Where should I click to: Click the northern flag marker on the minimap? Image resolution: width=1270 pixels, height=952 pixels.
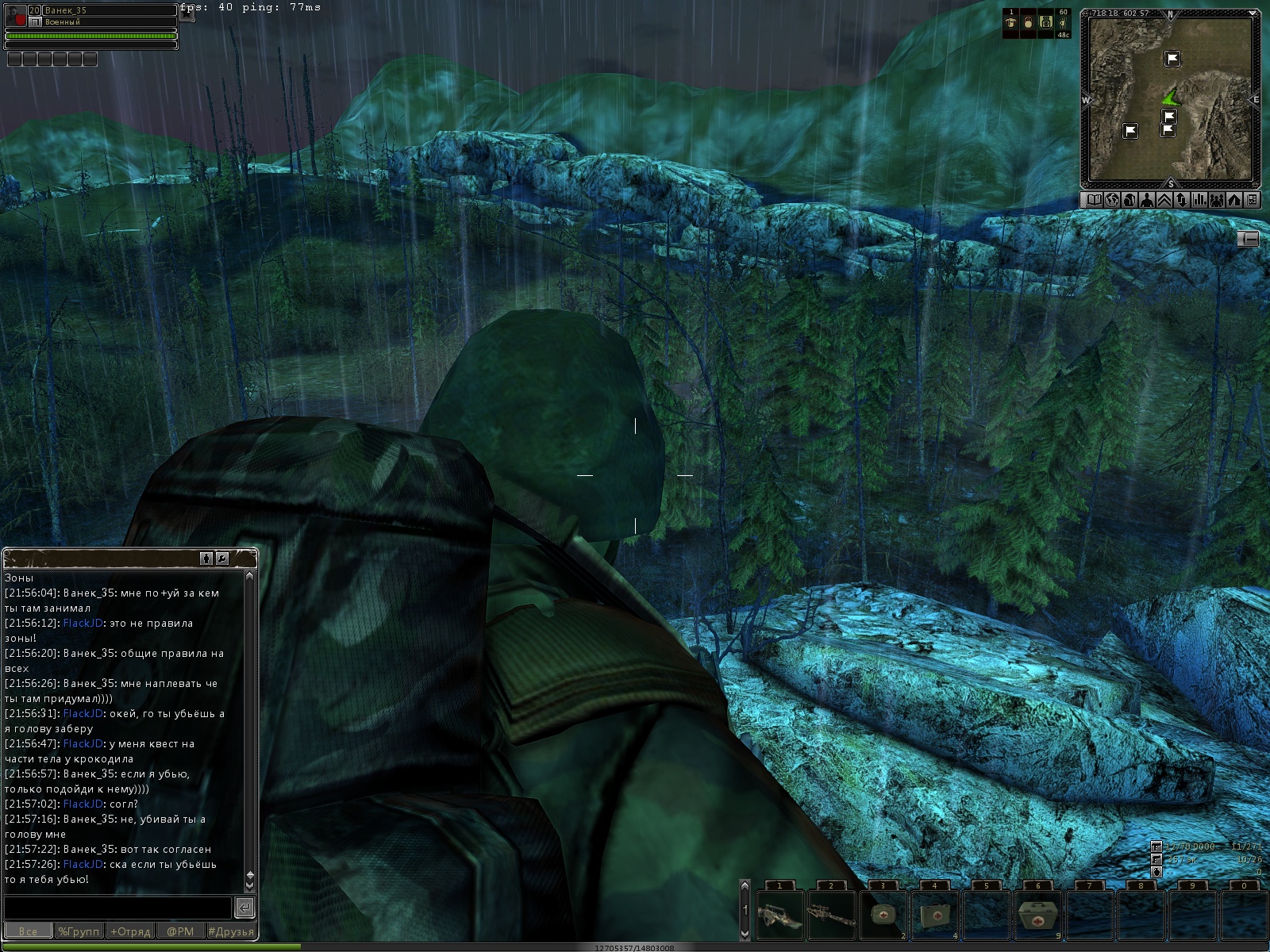[x=1172, y=59]
